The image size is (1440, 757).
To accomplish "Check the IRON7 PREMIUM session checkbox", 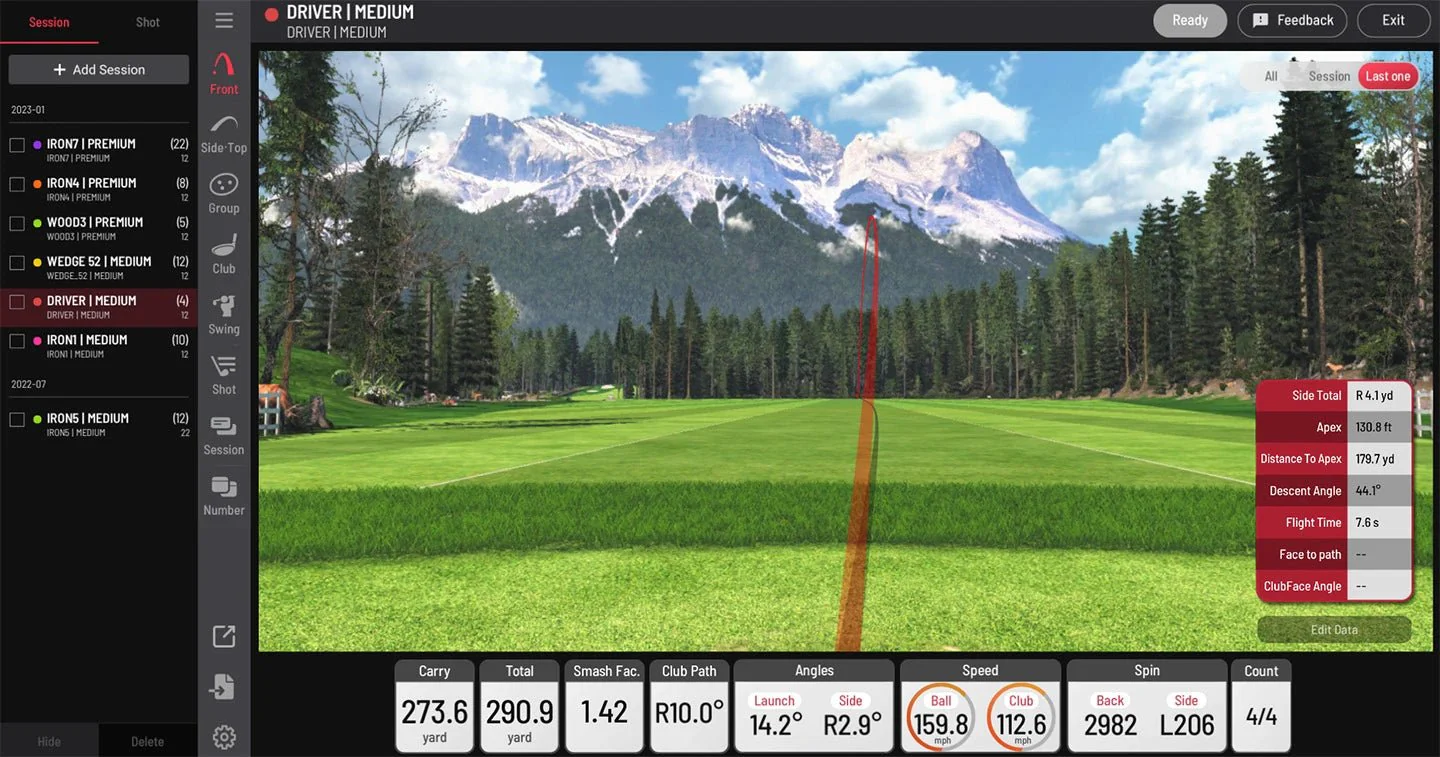I will [16, 144].
